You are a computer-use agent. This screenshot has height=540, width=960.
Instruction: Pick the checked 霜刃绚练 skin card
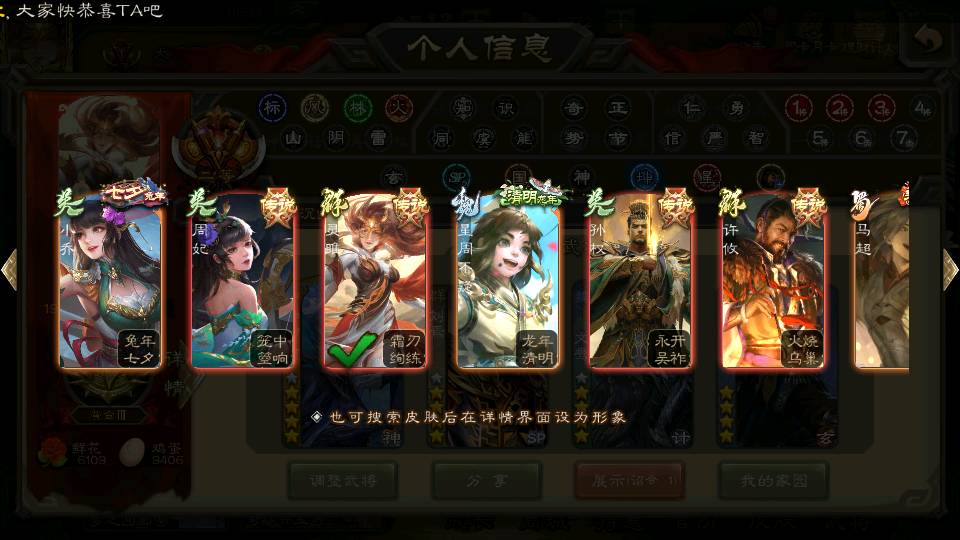[x=376, y=282]
